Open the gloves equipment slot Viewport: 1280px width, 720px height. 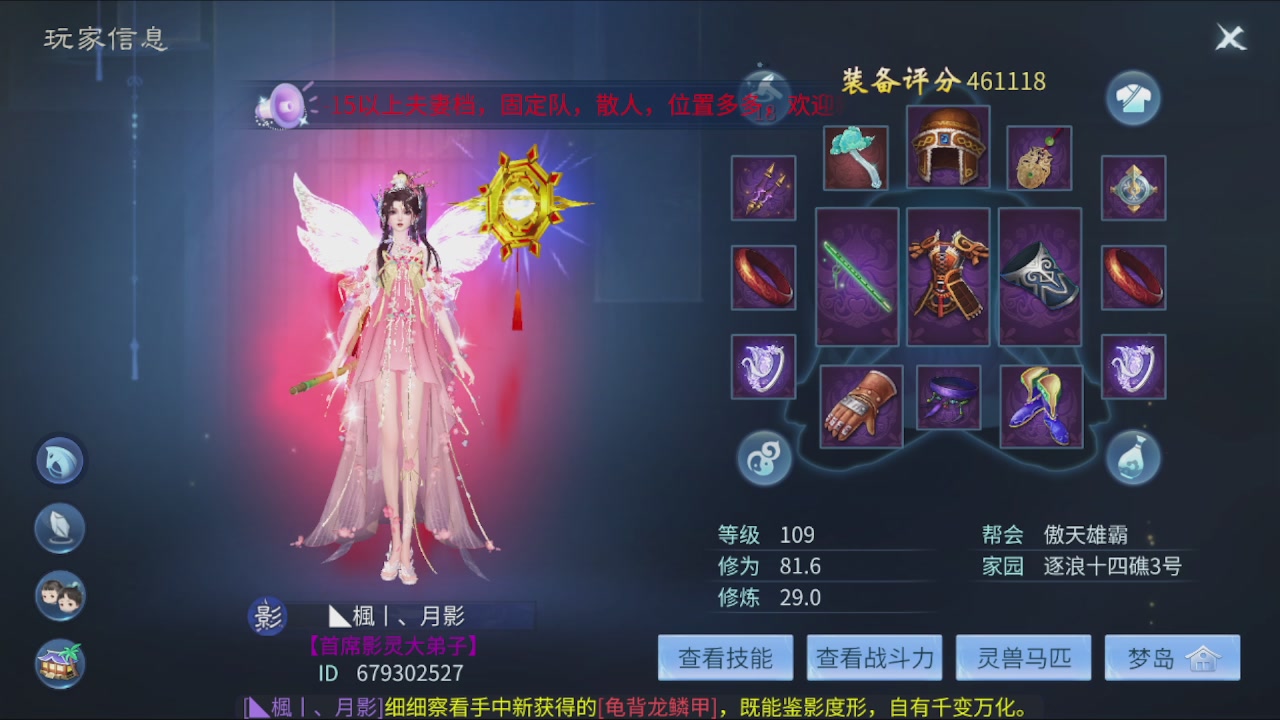(x=861, y=404)
